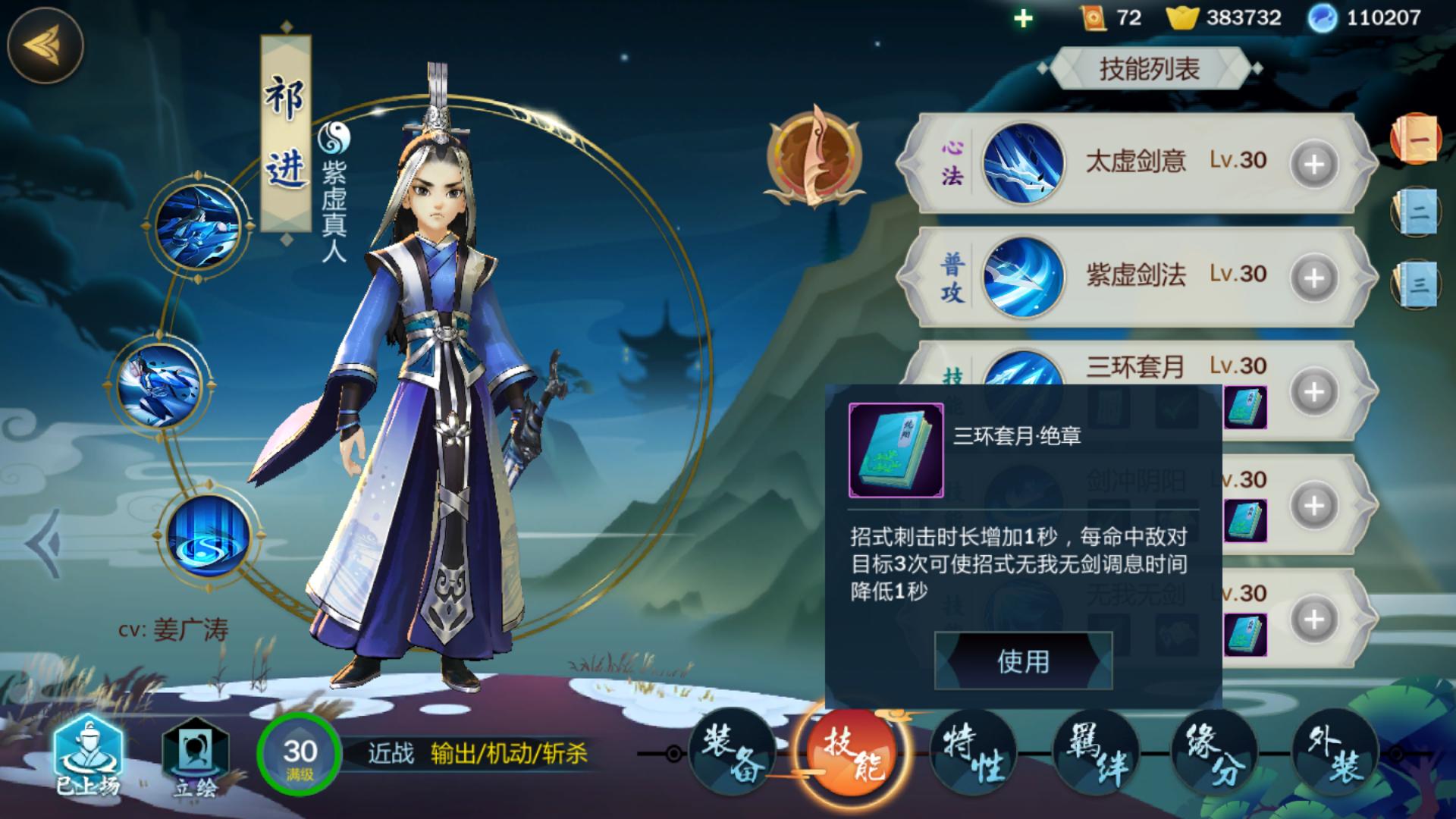
Task: Click the 太虚剑意 skill icon
Action: click(x=1022, y=163)
